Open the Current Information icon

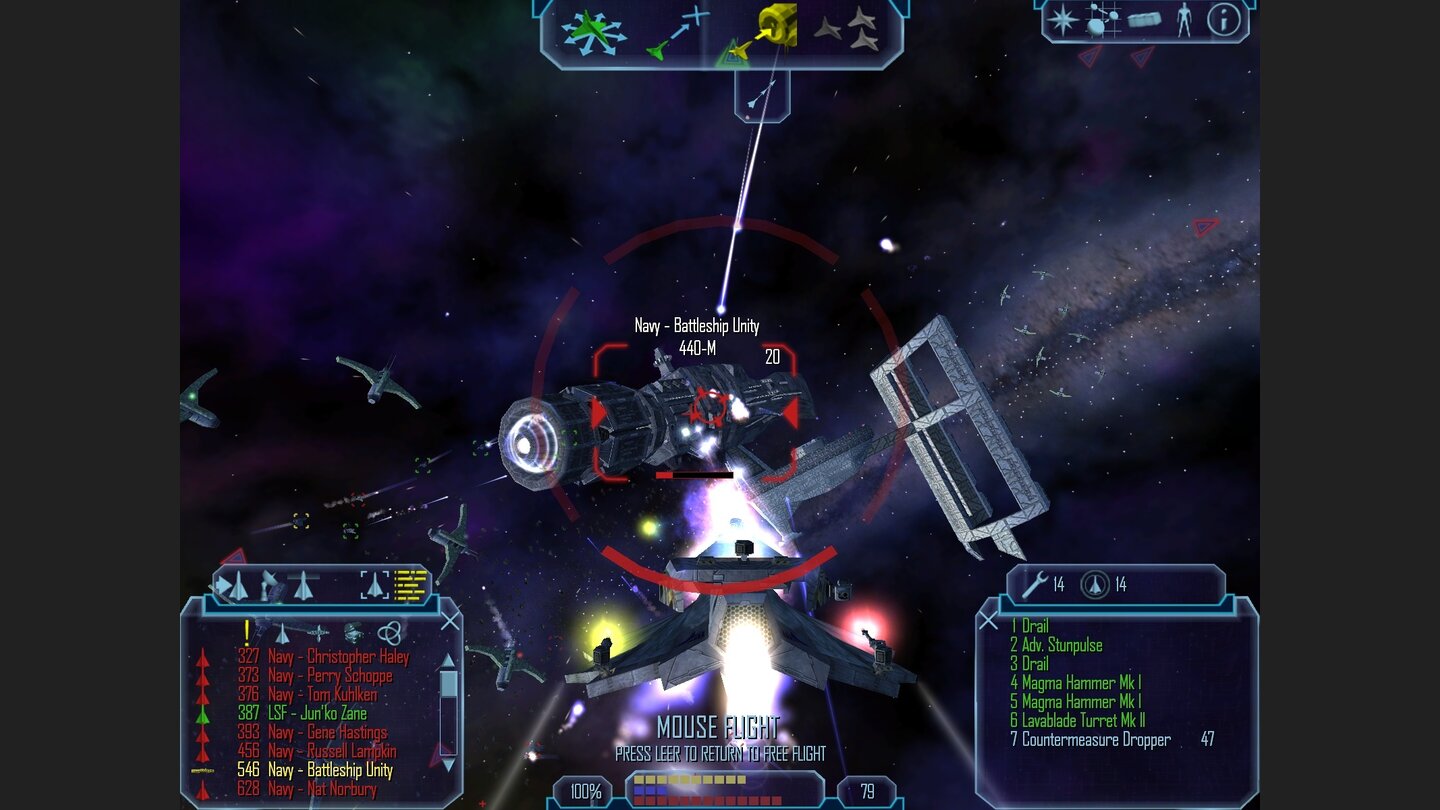pos(1223,20)
